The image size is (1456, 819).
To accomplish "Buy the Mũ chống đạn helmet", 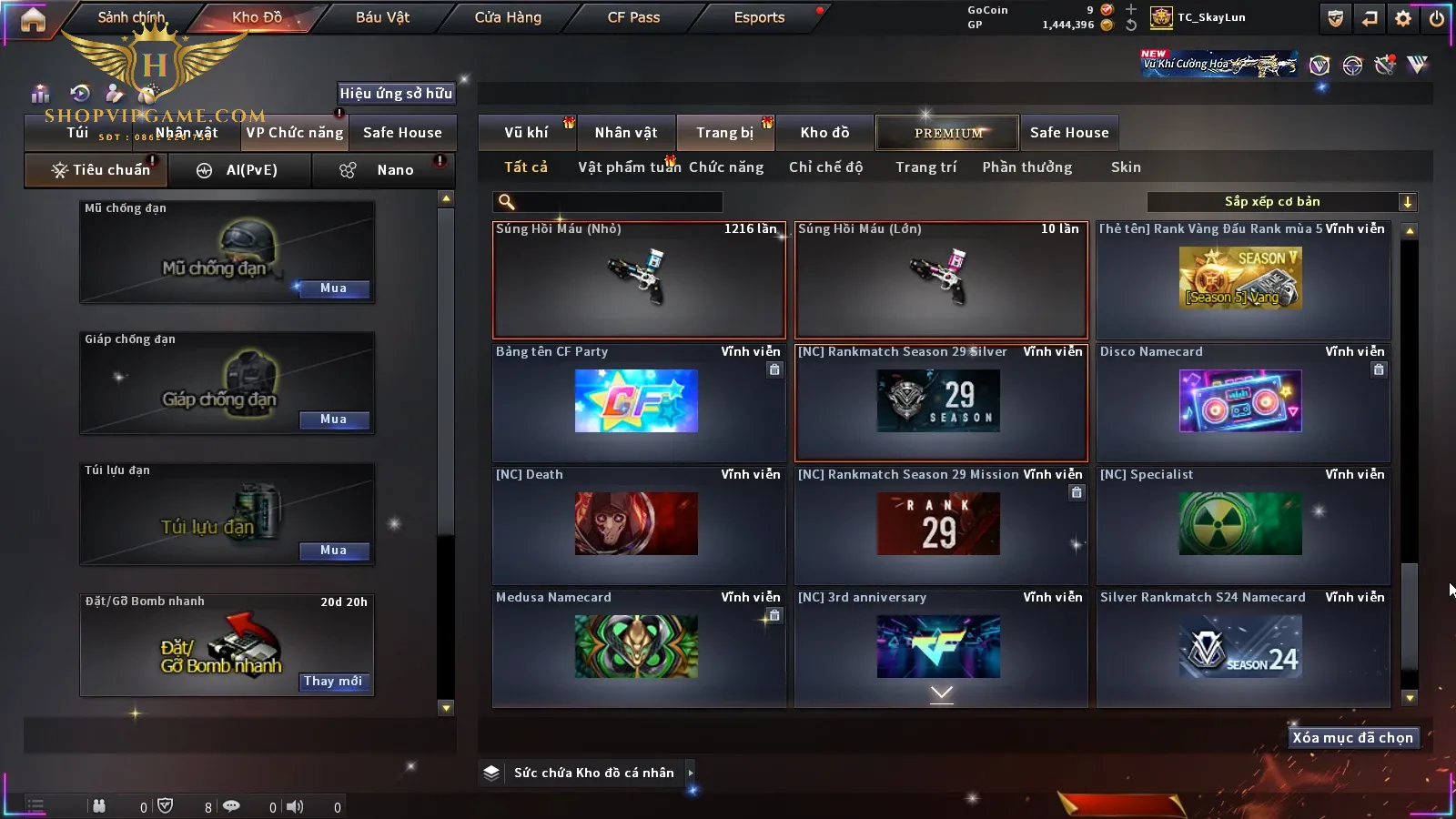I will (x=333, y=288).
